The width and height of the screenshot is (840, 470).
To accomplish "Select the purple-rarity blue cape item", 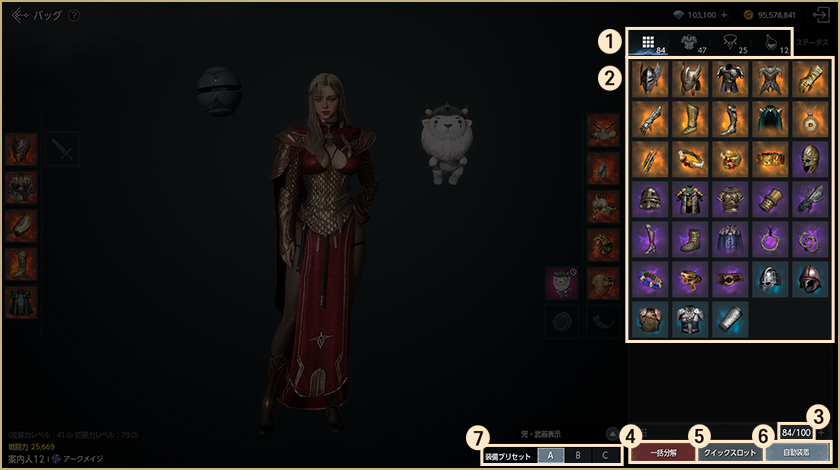I will (x=729, y=239).
